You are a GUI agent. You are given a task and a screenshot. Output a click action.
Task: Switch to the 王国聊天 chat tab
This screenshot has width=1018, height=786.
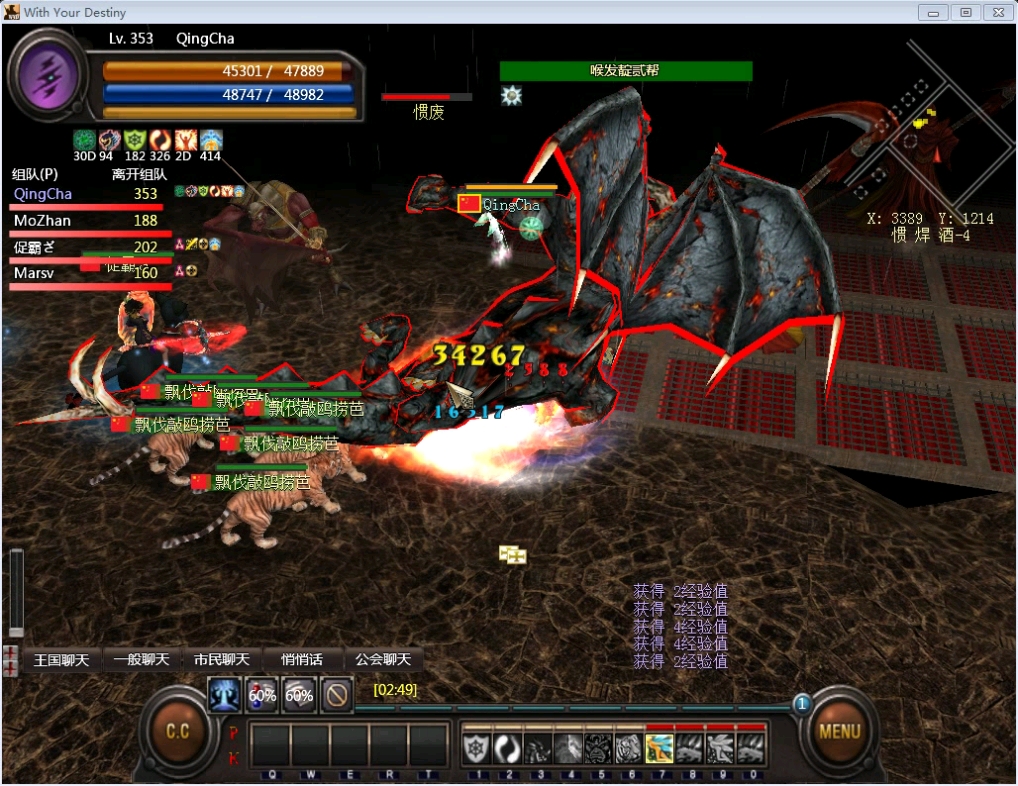click(61, 660)
